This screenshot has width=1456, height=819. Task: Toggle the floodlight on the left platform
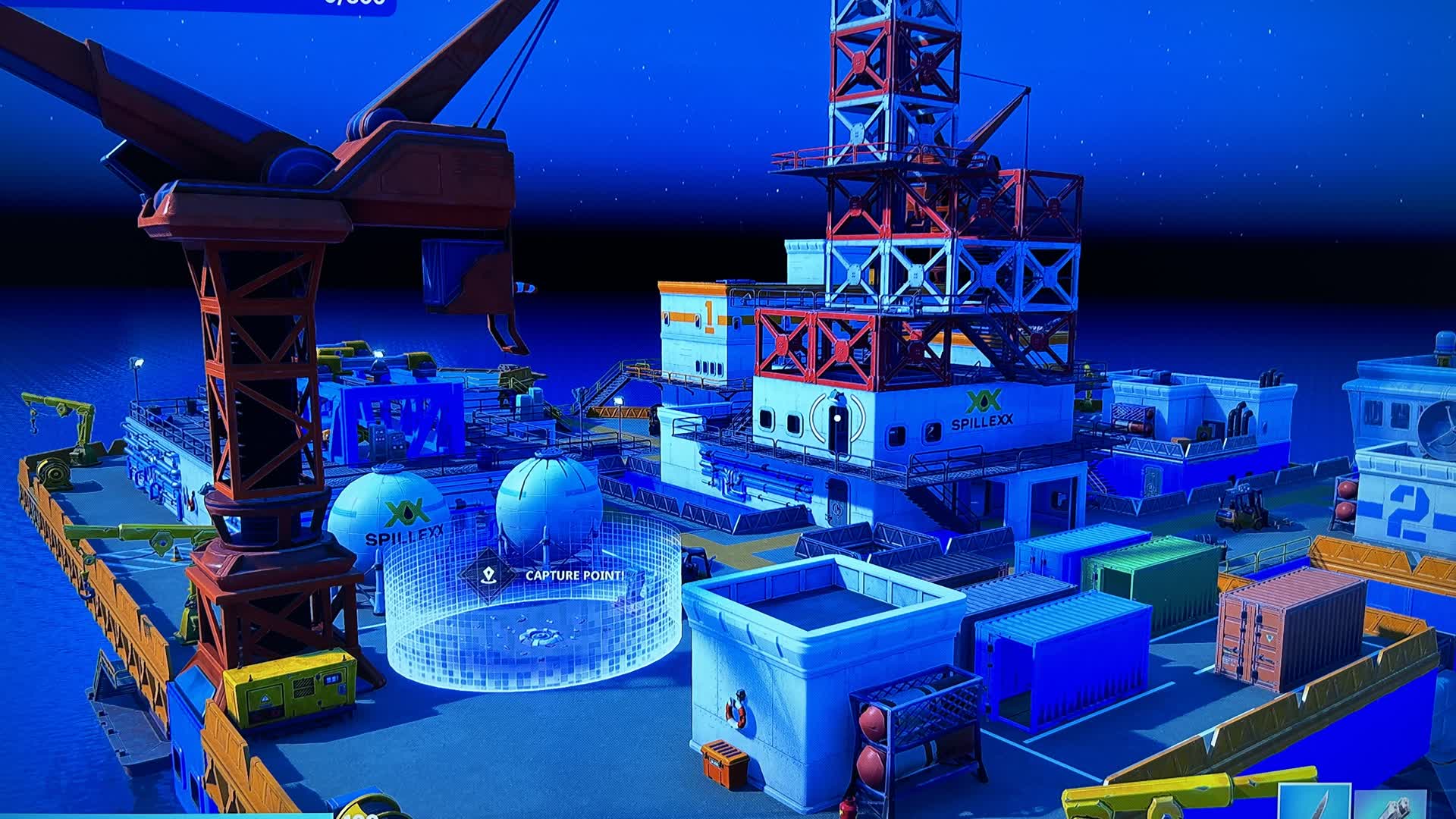click(138, 362)
